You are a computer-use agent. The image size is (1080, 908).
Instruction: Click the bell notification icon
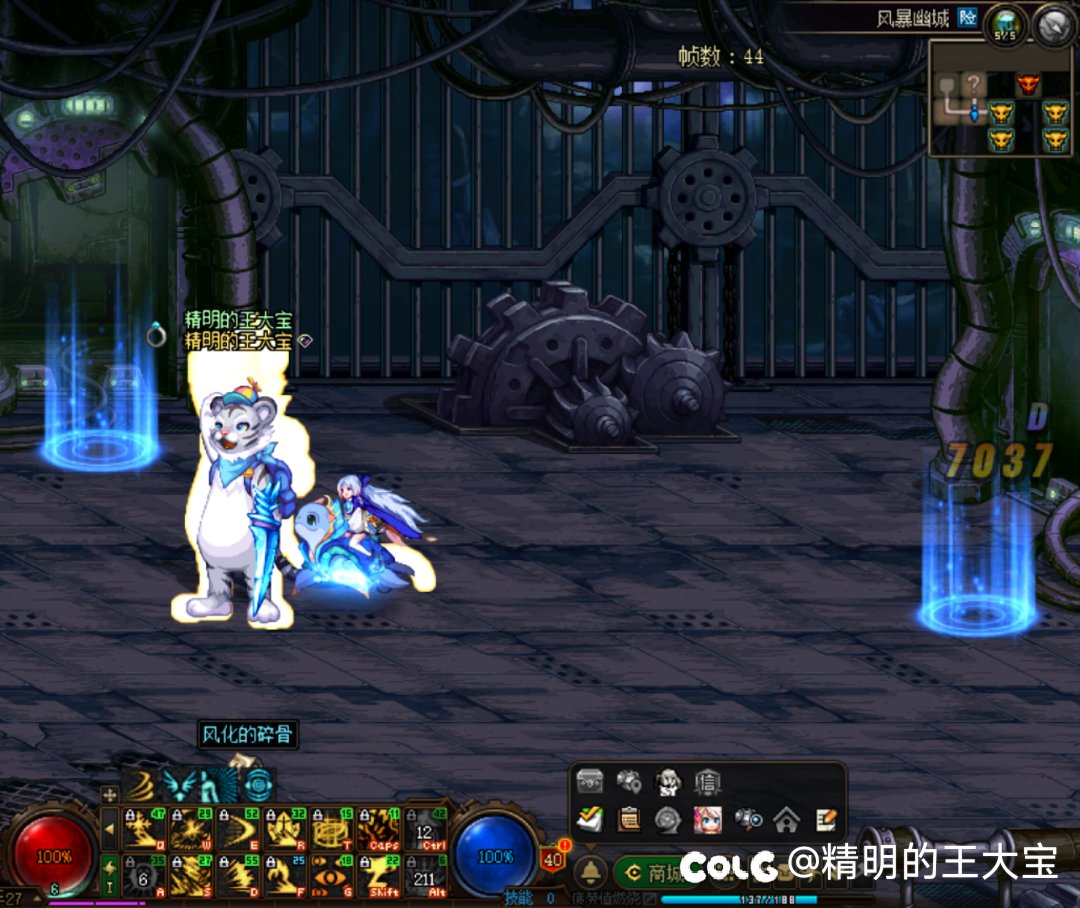coord(591,871)
